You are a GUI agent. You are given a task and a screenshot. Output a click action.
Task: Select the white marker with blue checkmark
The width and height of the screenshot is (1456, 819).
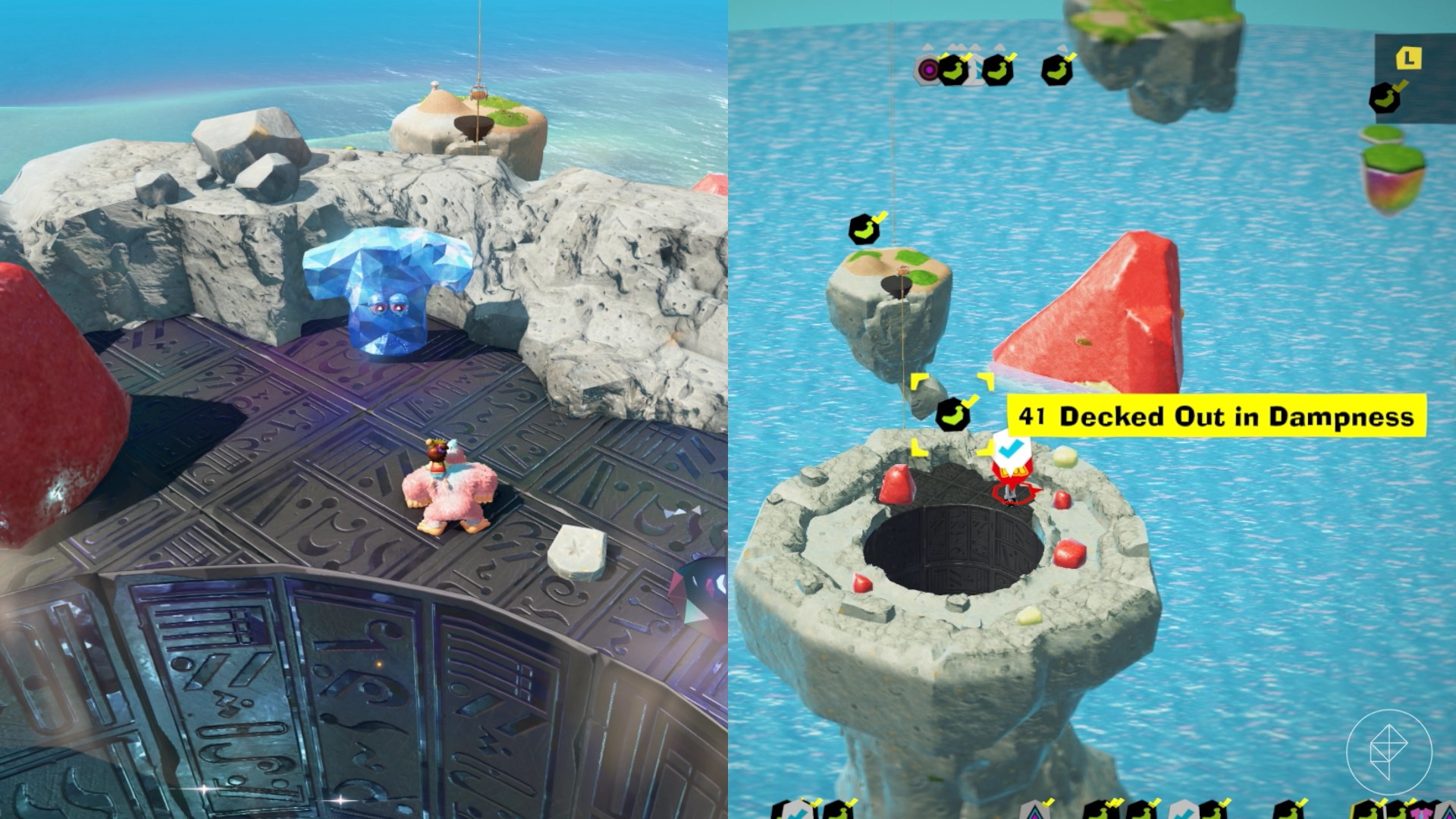pos(1008,449)
